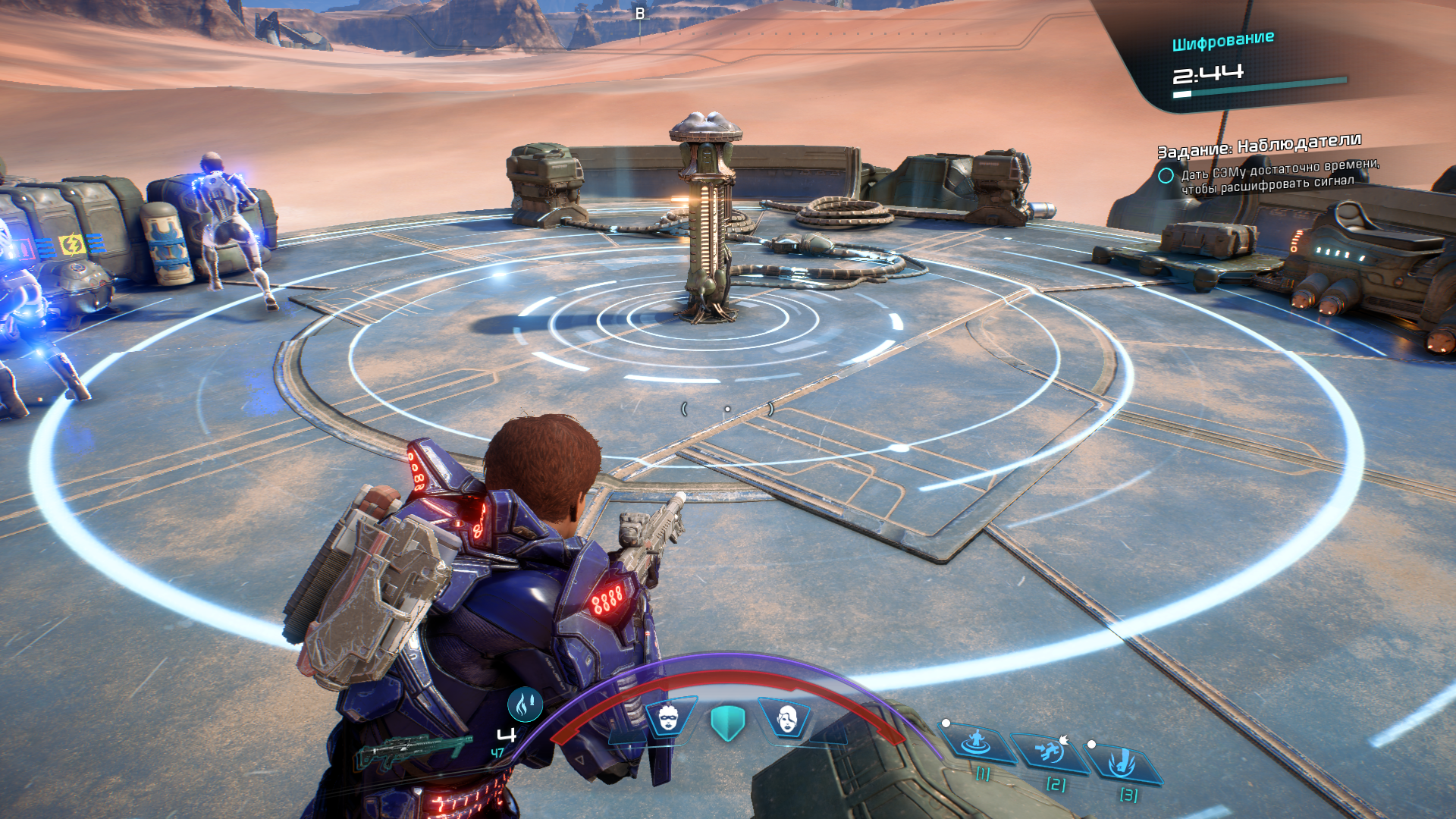1456x819 pixels.
Task: Click the teal shield icon between squadmates
Action: pyautogui.click(x=728, y=722)
